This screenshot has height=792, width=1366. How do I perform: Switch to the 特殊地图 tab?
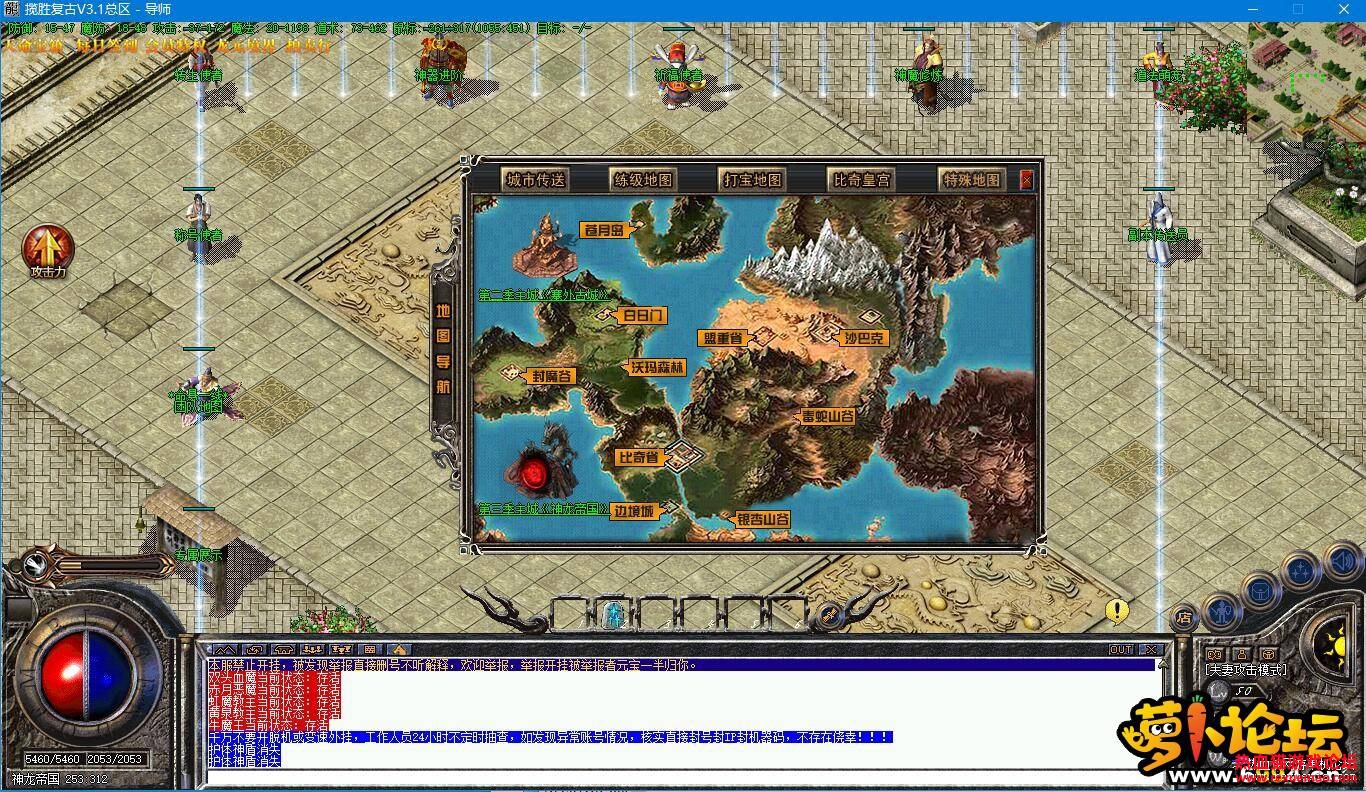pos(971,180)
